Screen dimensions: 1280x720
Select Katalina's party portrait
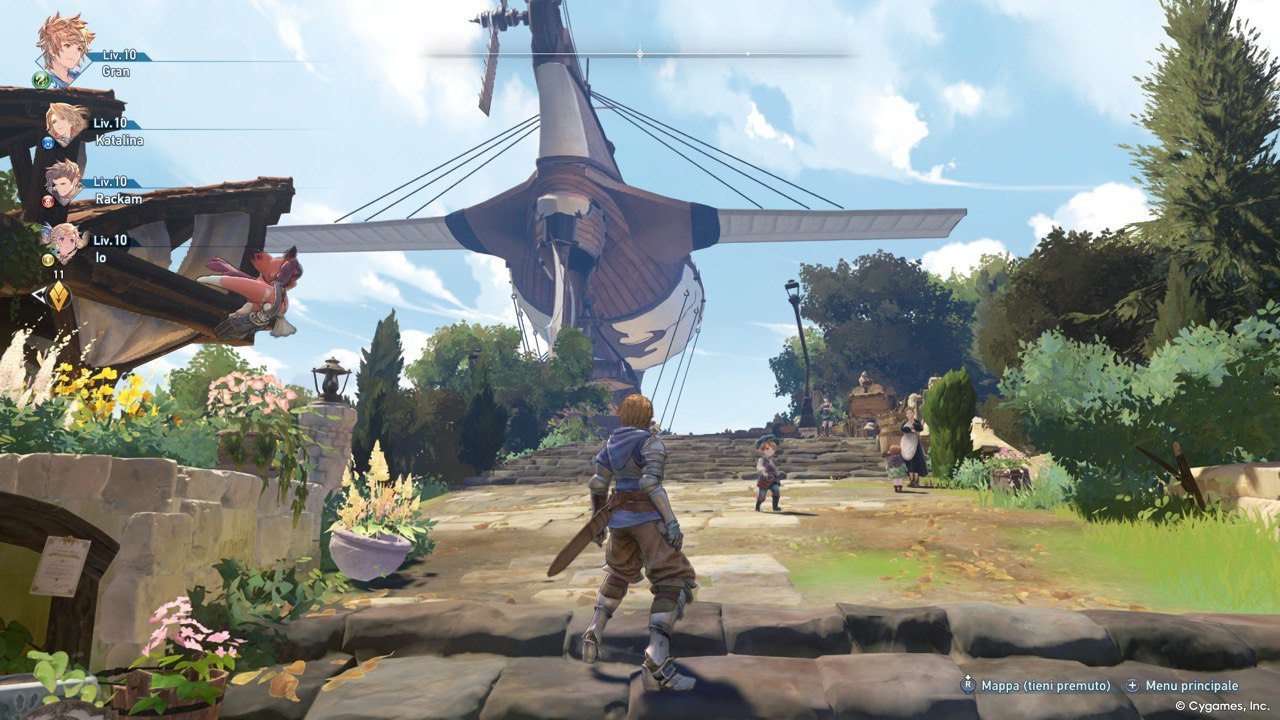coord(66,123)
